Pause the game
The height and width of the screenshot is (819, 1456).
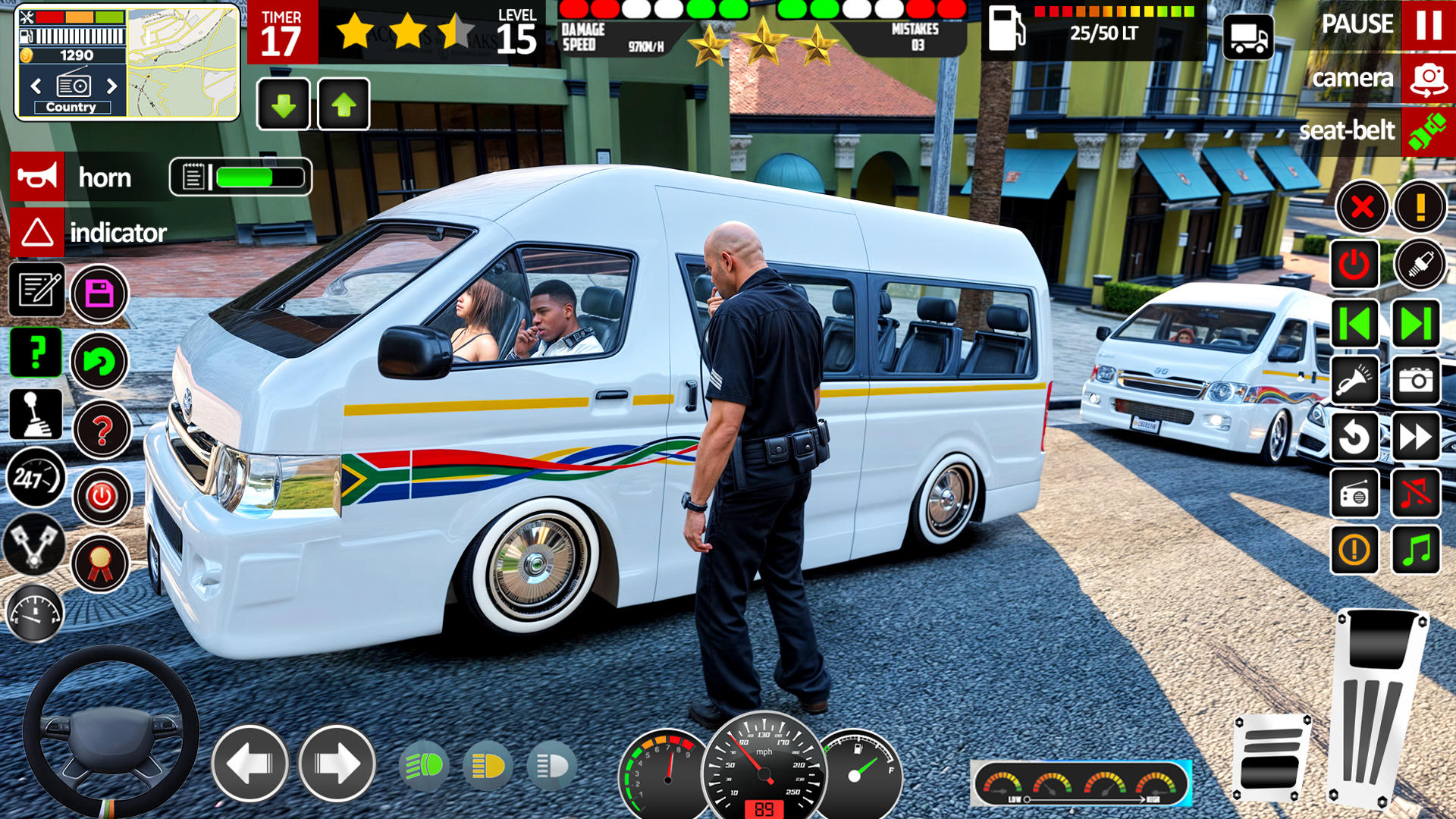tap(1428, 24)
